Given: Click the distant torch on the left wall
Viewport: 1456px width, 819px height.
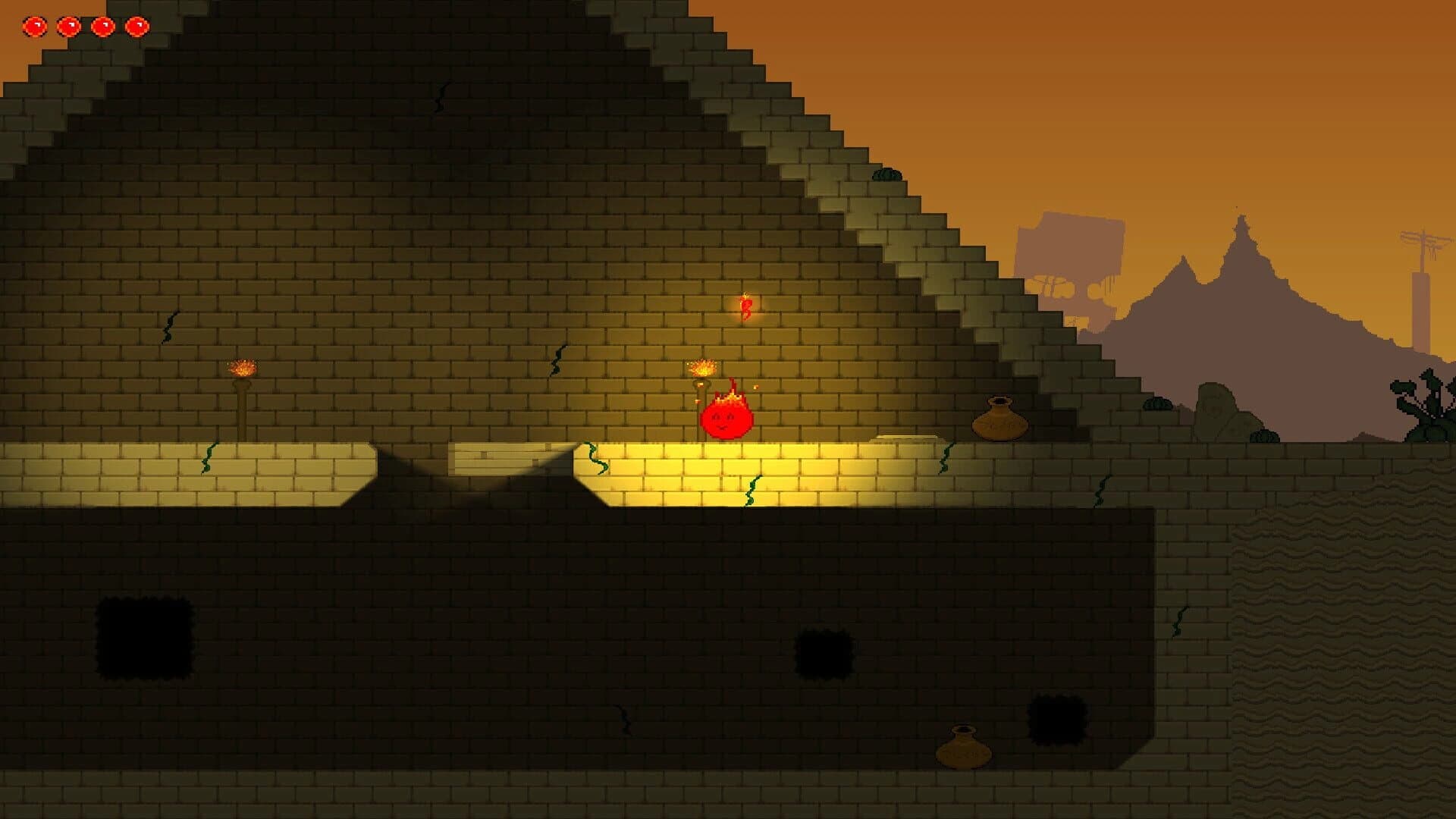Looking at the screenshot, I should coord(241,370).
